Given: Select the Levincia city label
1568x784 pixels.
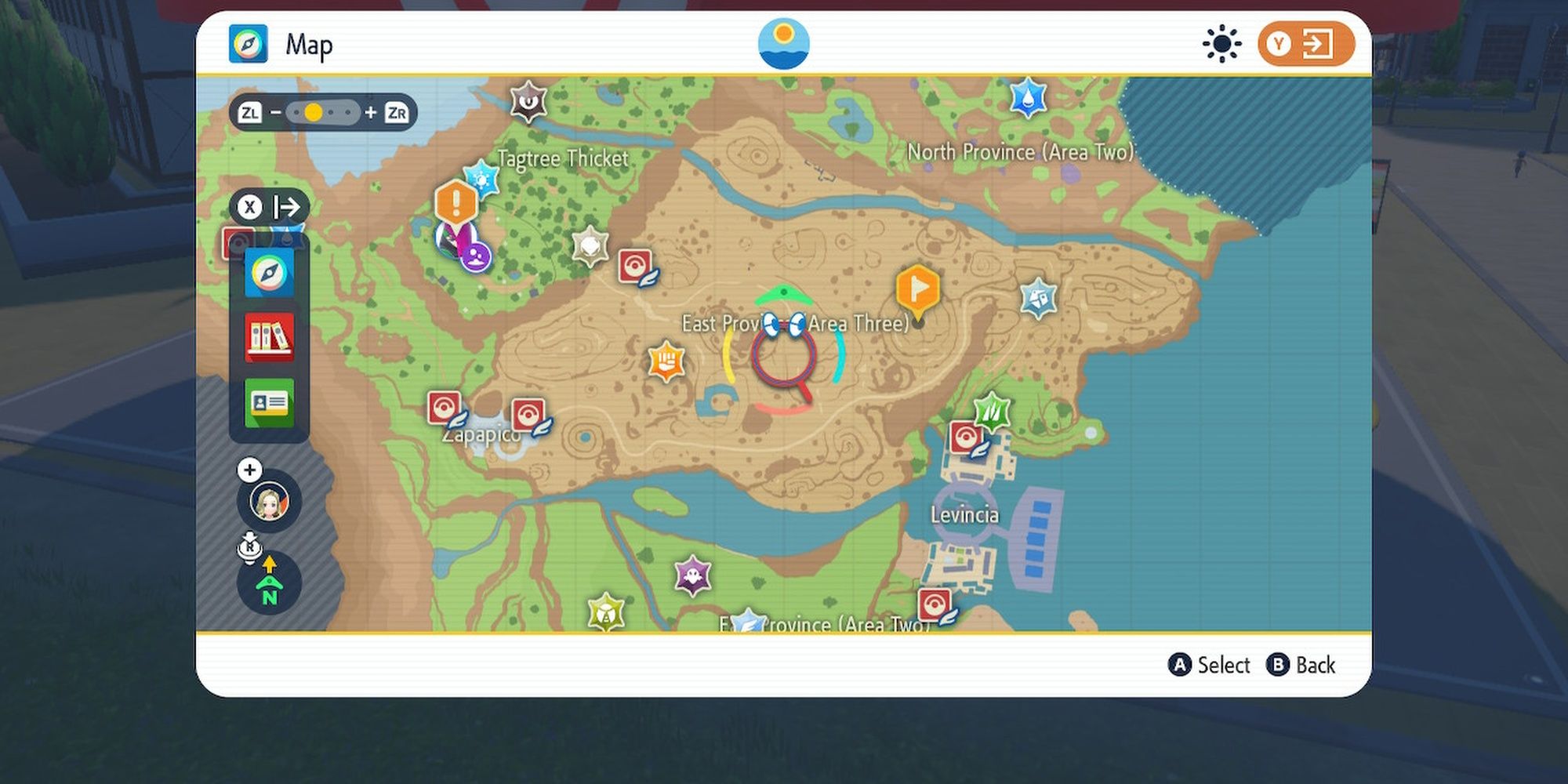Looking at the screenshot, I should coord(965,515).
